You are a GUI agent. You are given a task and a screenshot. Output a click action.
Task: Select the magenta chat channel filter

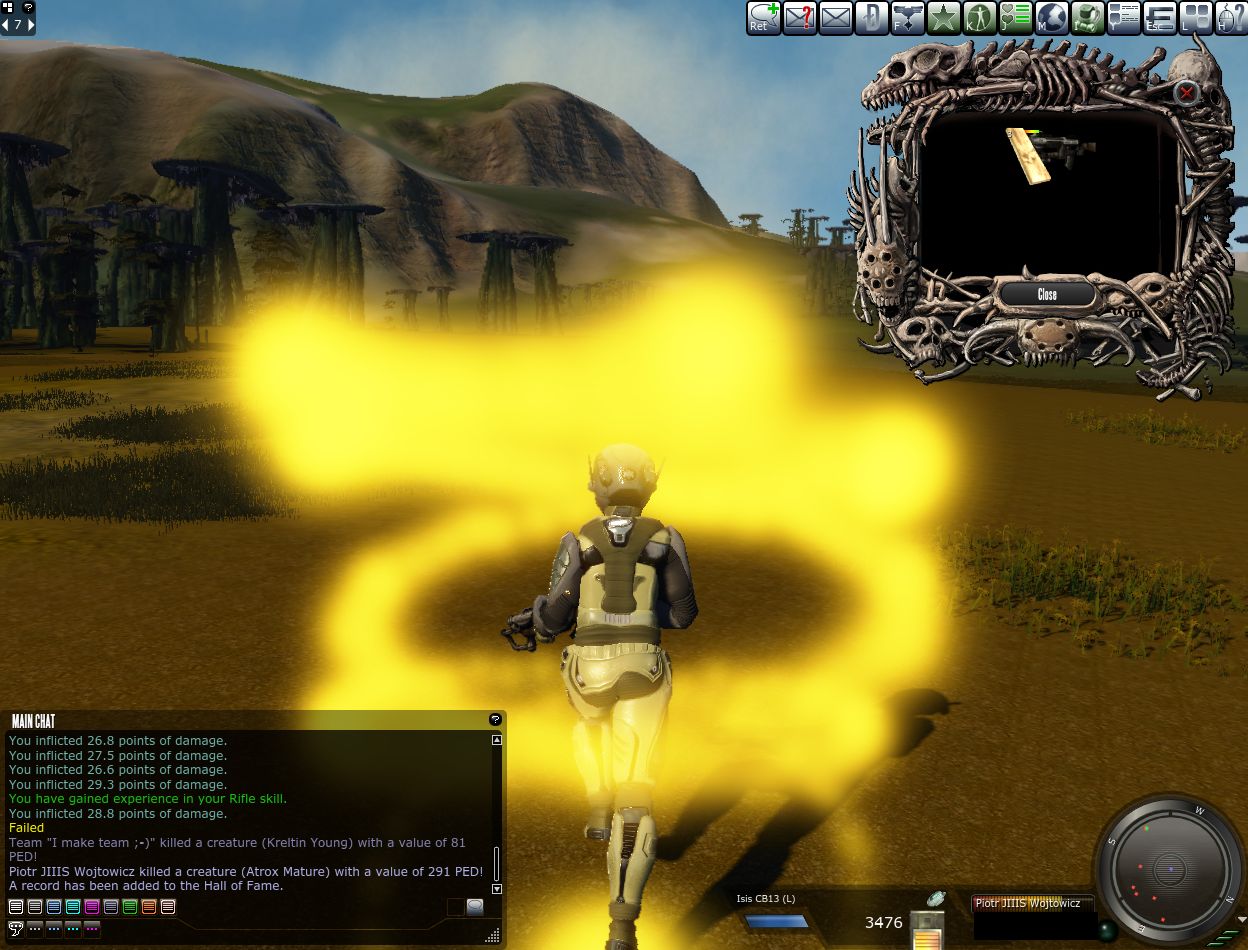click(92, 907)
